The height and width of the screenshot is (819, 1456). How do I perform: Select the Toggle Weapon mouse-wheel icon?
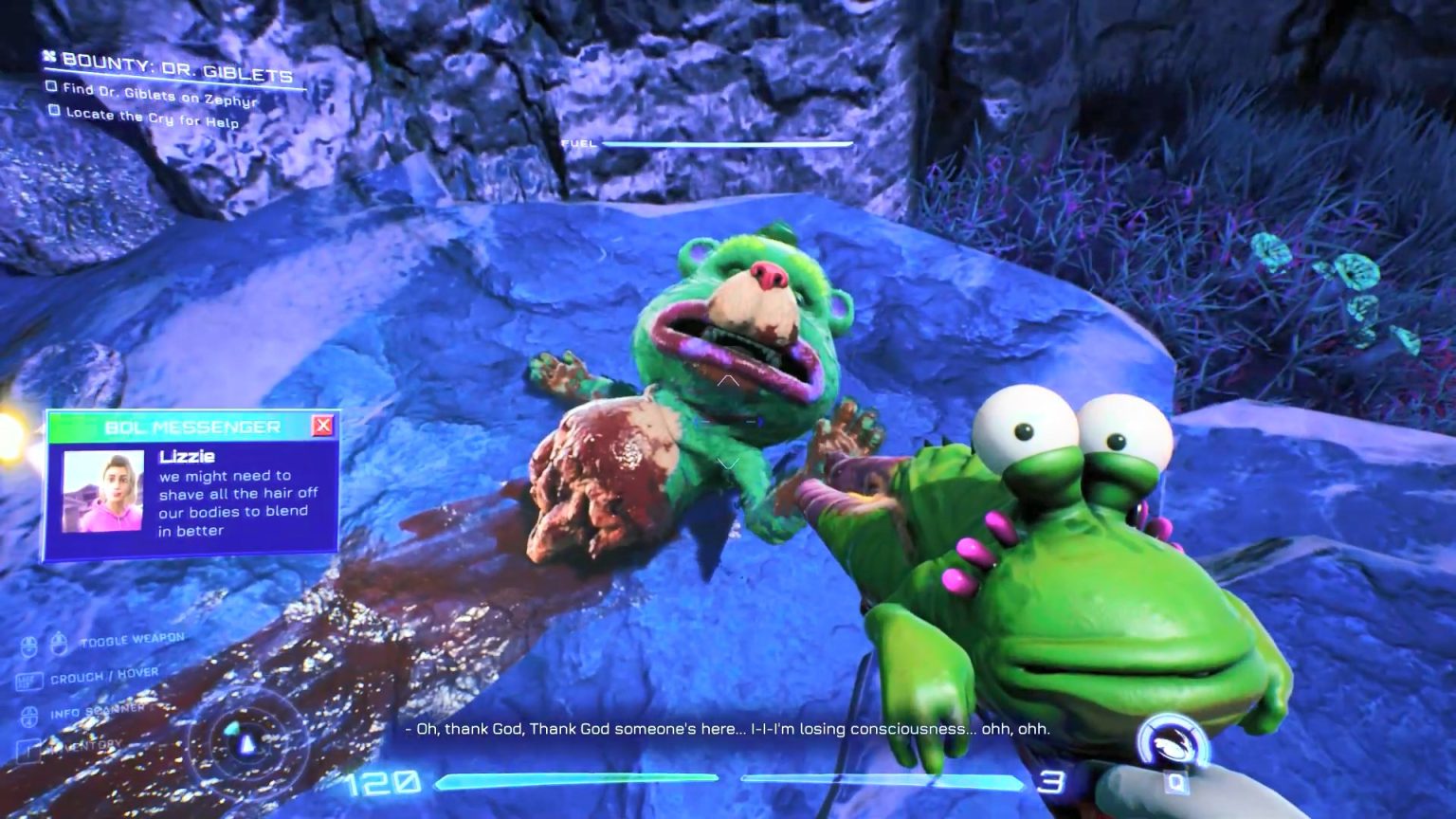click(59, 645)
